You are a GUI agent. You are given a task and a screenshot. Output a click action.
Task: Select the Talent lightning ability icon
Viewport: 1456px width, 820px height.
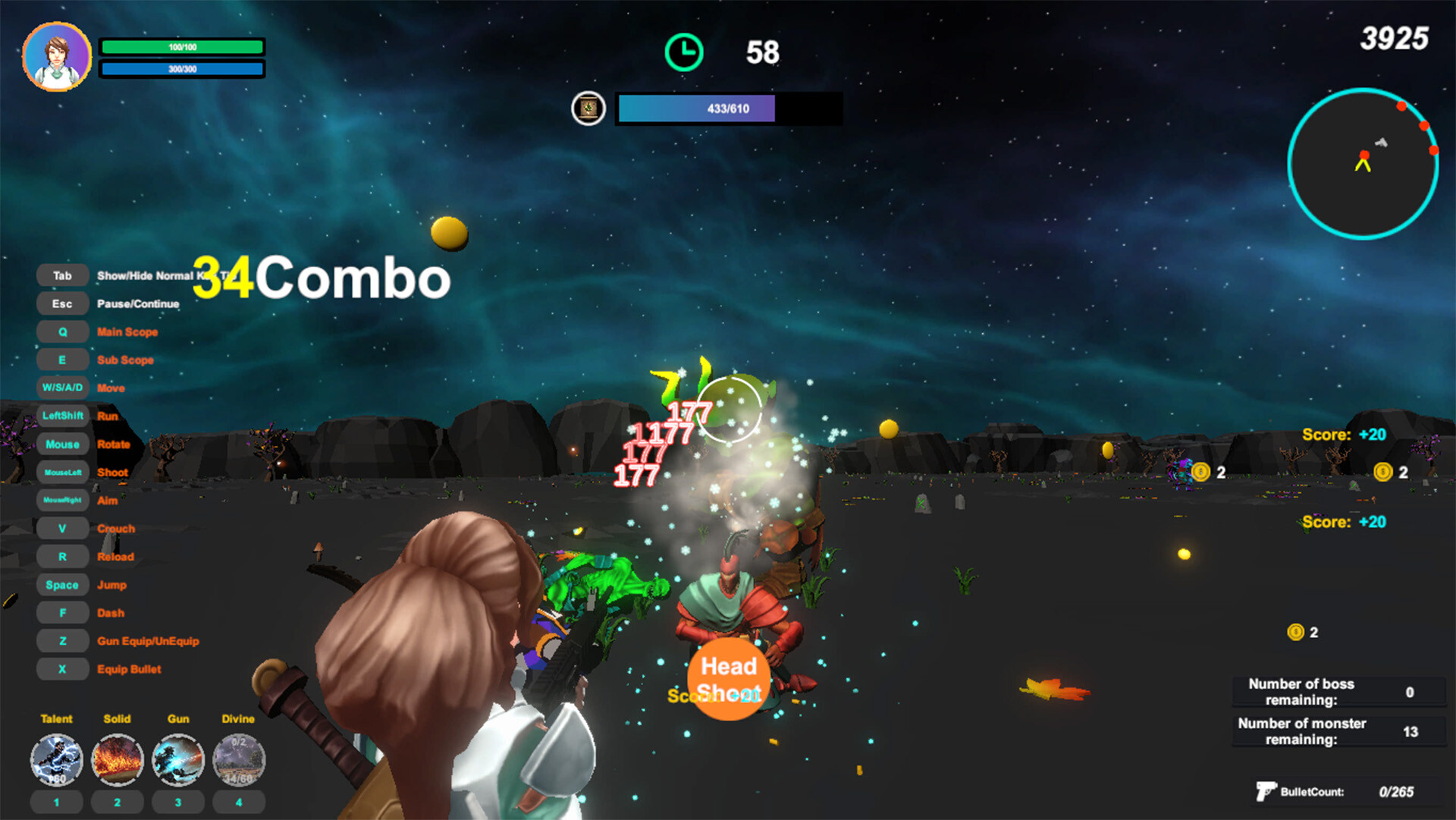(x=56, y=759)
